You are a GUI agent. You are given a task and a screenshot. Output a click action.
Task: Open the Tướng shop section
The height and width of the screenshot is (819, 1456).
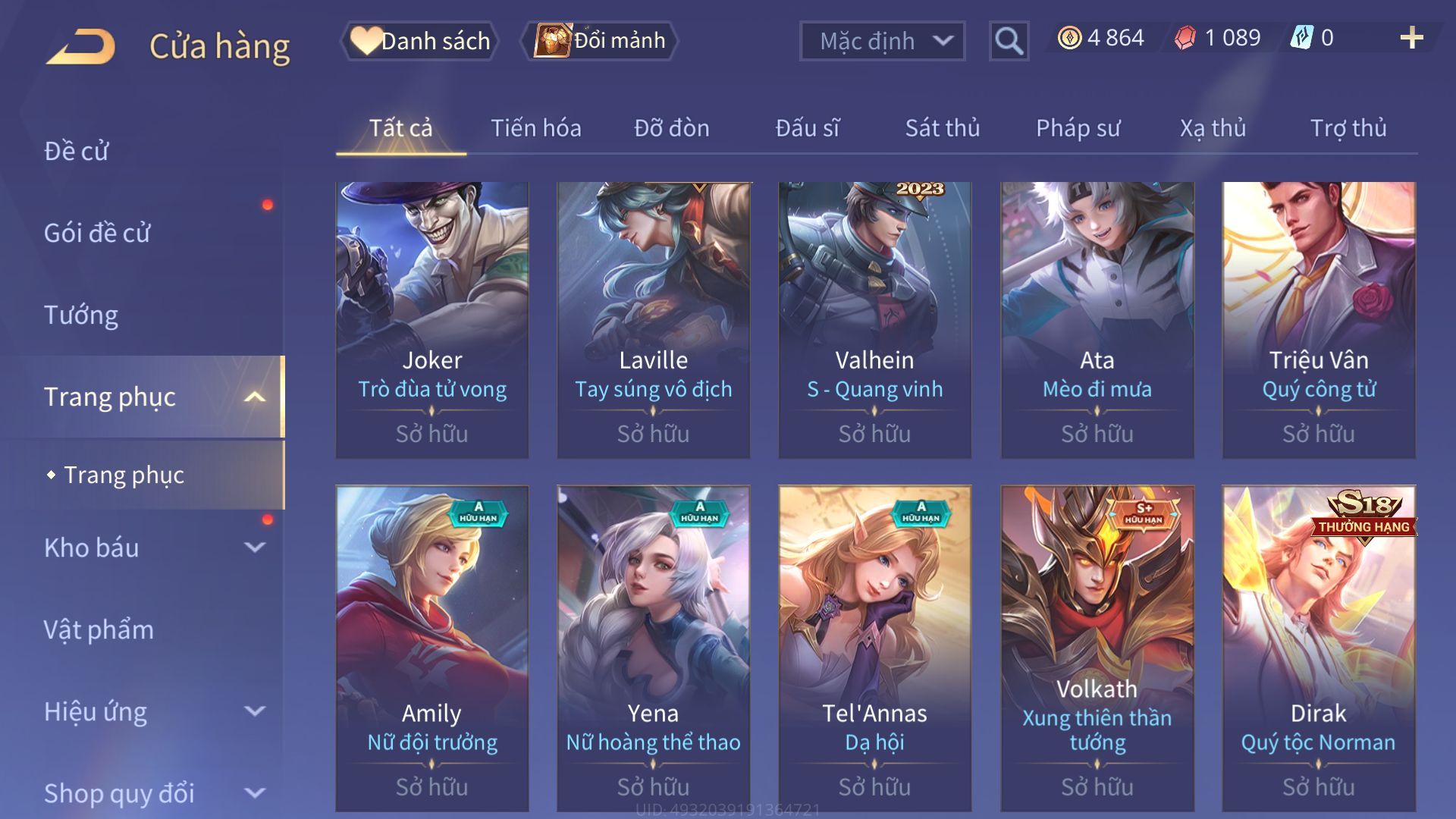(81, 315)
